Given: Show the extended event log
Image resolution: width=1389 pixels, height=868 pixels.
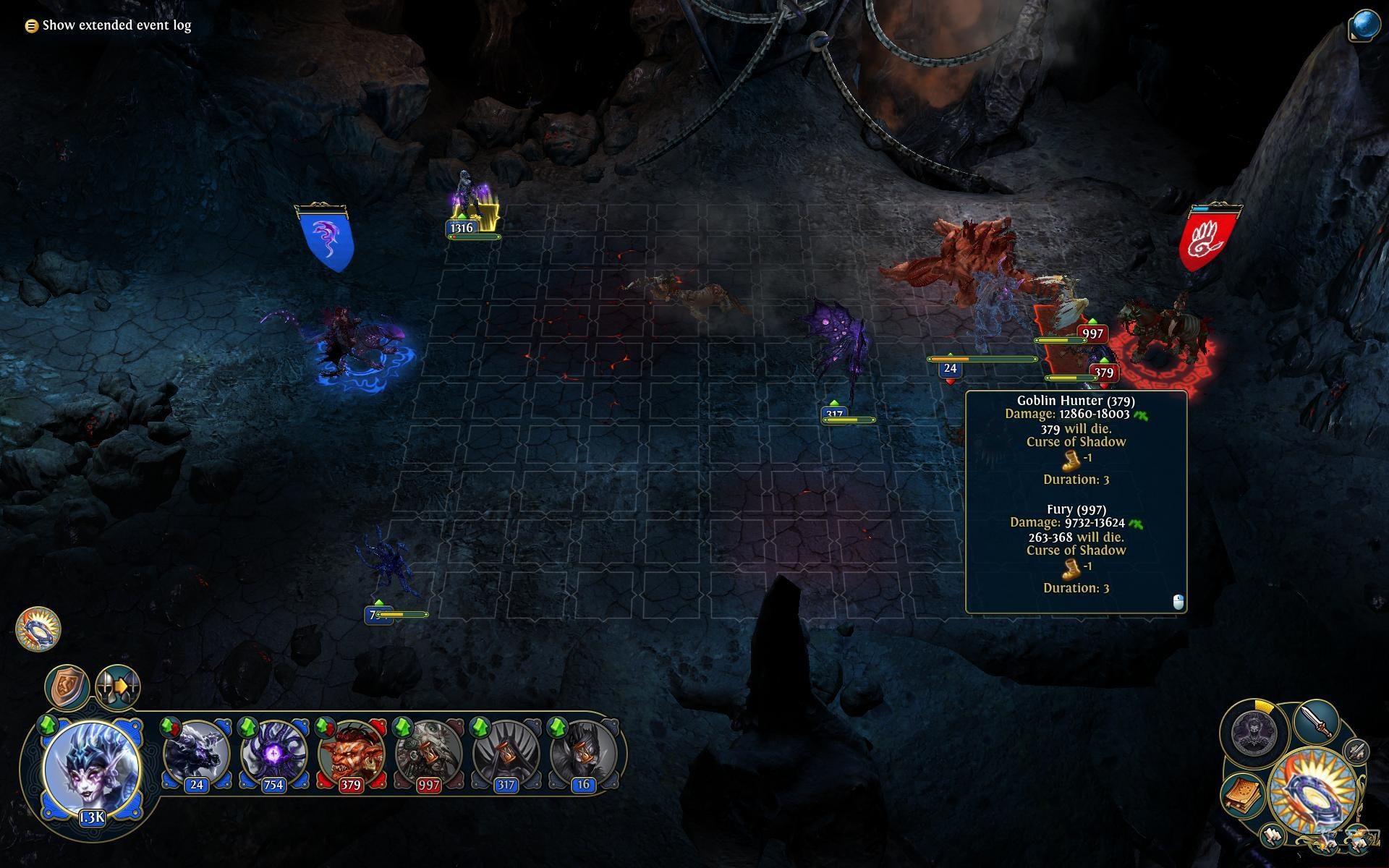Looking at the screenshot, I should coord(109,25).
